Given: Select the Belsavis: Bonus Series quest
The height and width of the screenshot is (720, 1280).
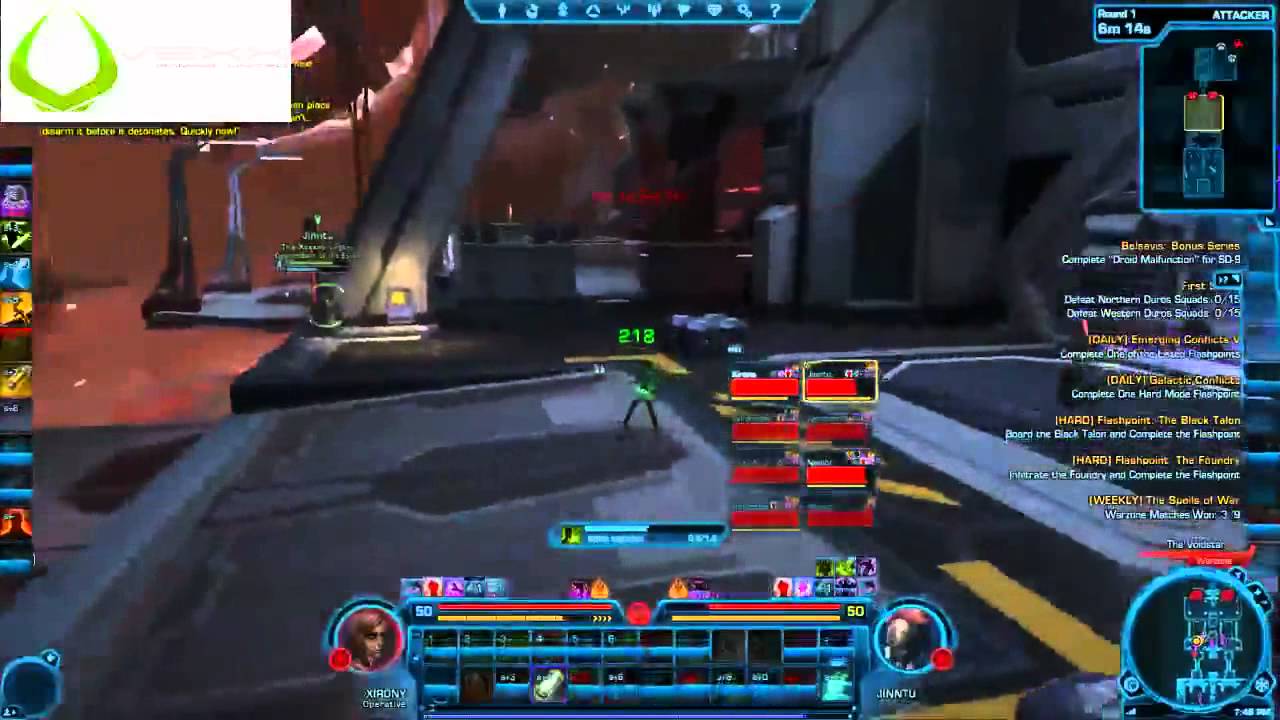Looking at the screenshot, I should point(1179,246).
